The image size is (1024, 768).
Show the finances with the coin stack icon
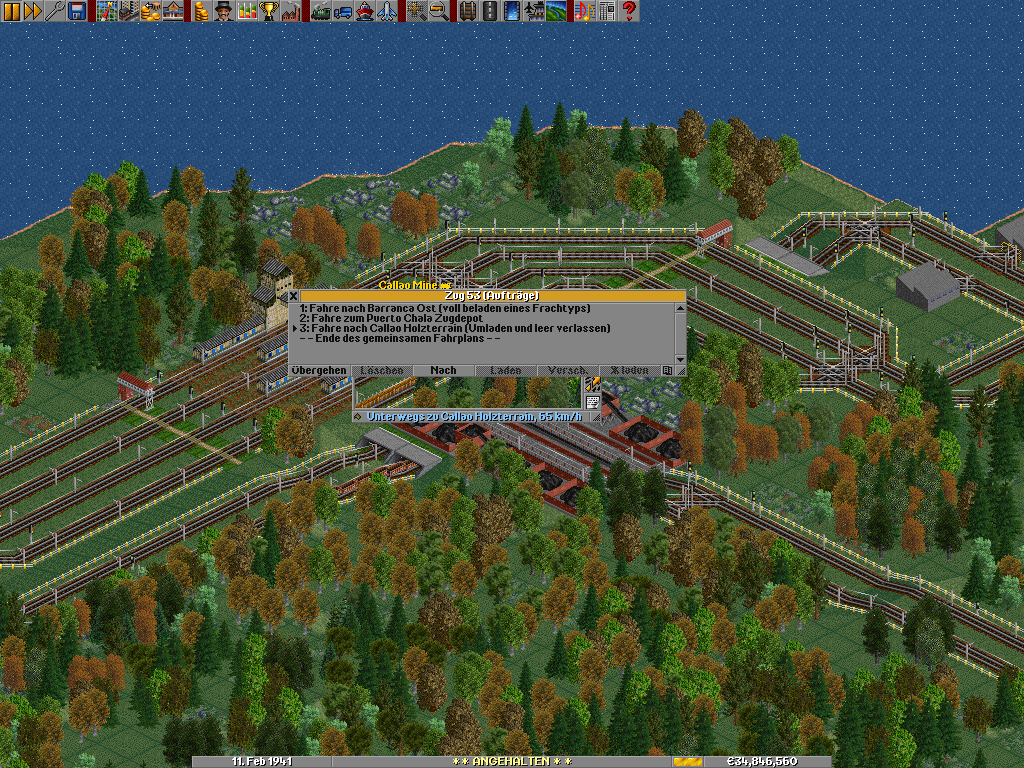(x=201, y=11)
